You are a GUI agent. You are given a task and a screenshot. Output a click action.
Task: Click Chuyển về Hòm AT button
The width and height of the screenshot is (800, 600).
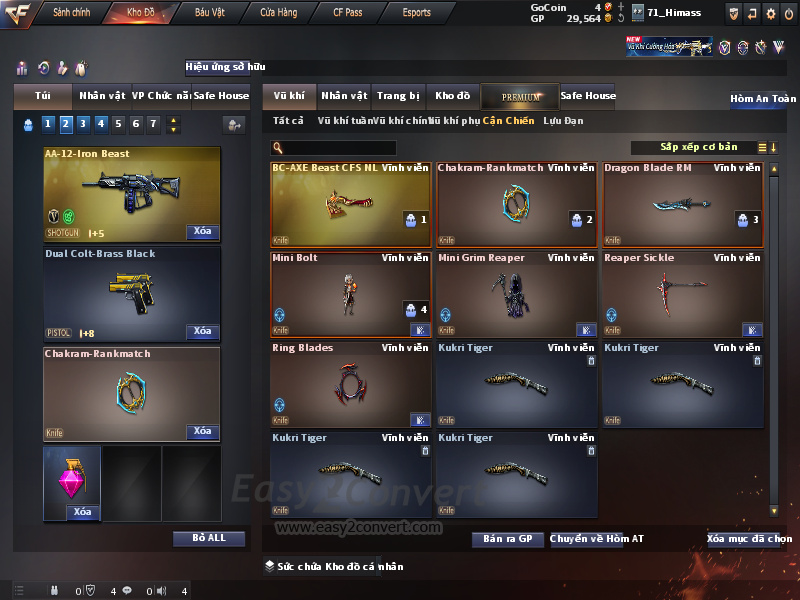coord(597,539)
